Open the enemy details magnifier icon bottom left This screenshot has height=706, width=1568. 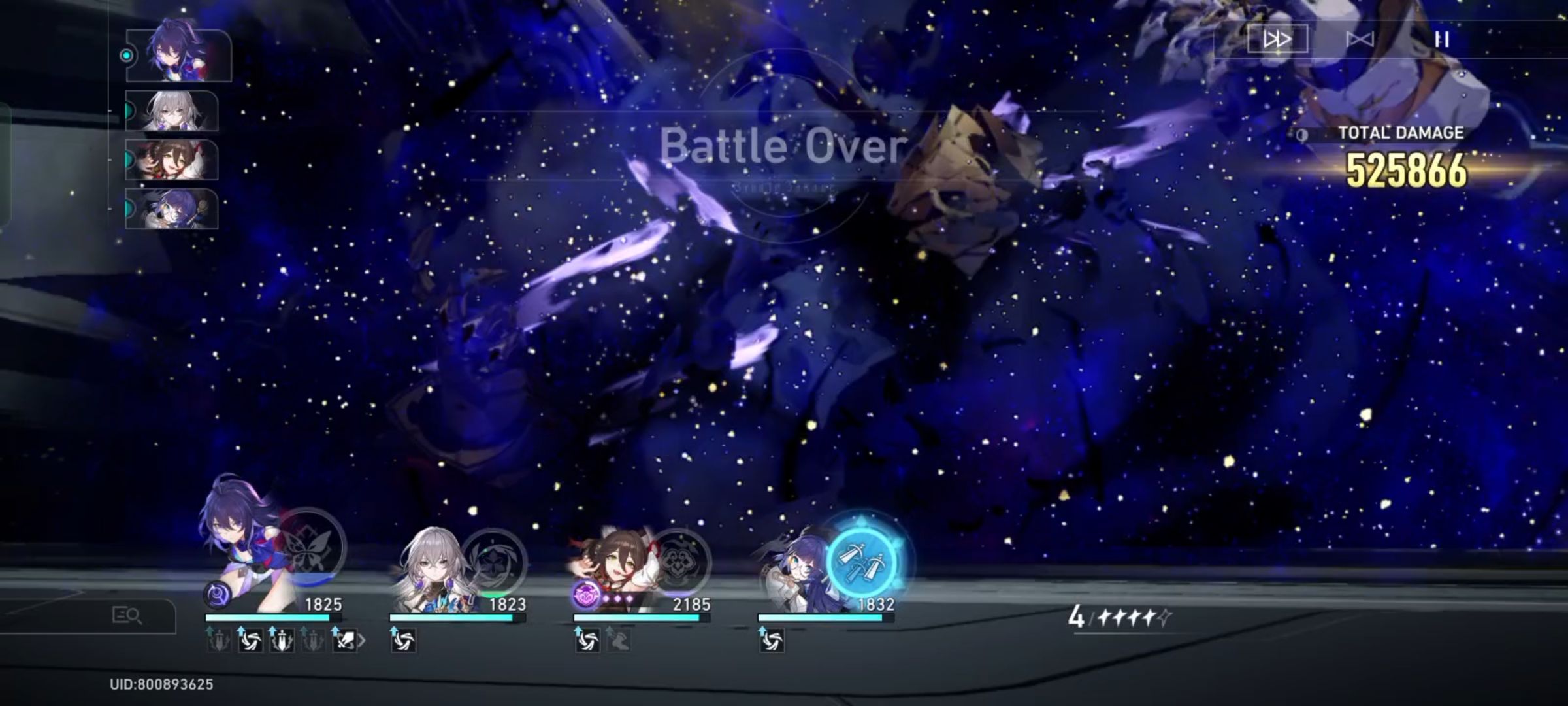126,615
